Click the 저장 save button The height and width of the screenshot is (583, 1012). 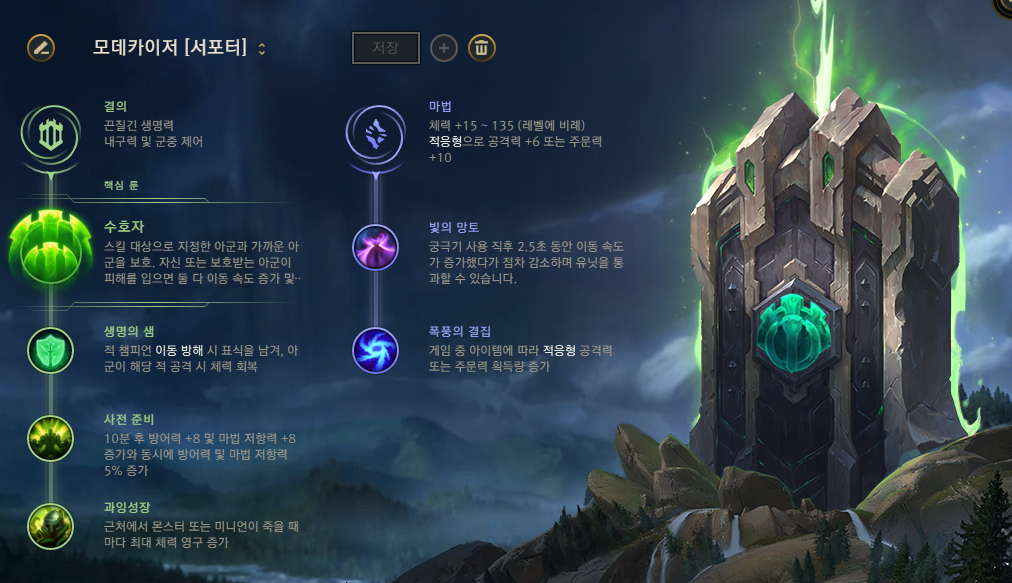point(385,48)
